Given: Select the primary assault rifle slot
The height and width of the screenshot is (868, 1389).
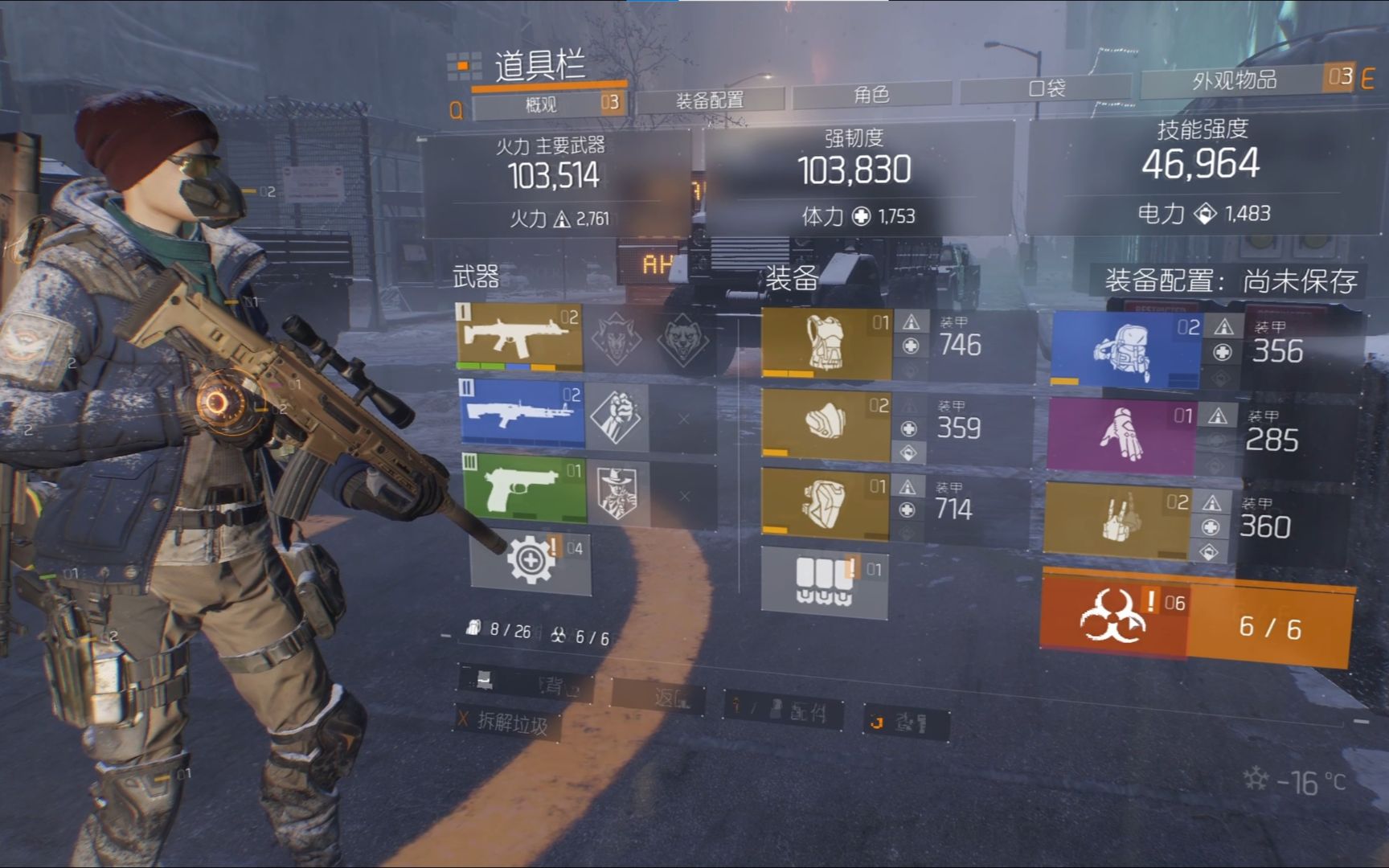Looking at the screenshot, I should [520, 334].
